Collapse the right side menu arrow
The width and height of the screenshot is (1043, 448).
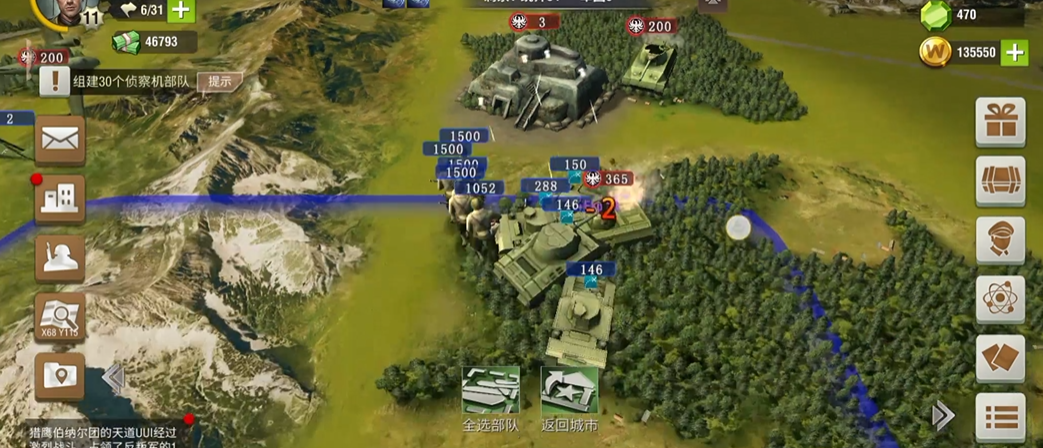[x=942, y=415]
